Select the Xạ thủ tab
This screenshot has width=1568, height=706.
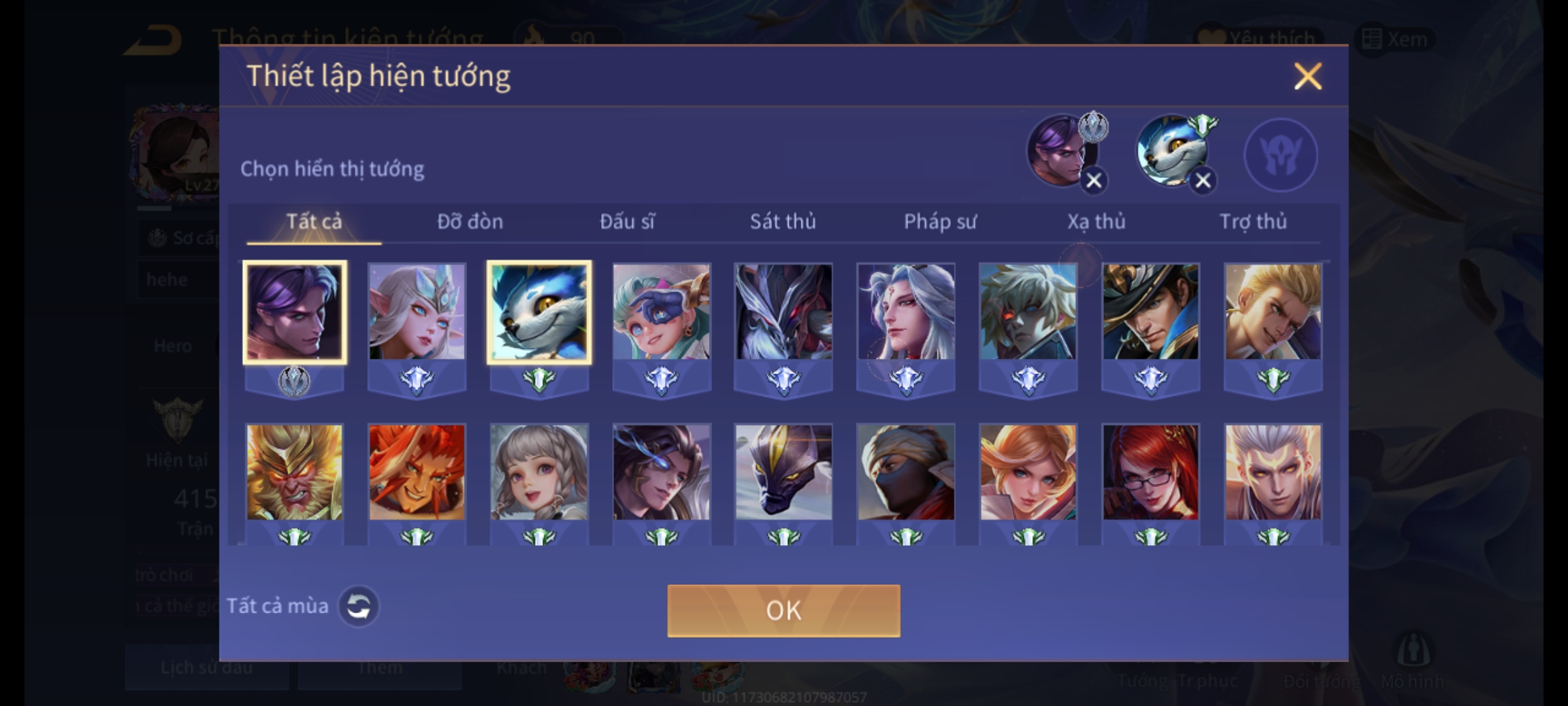tap(1096, 222)
